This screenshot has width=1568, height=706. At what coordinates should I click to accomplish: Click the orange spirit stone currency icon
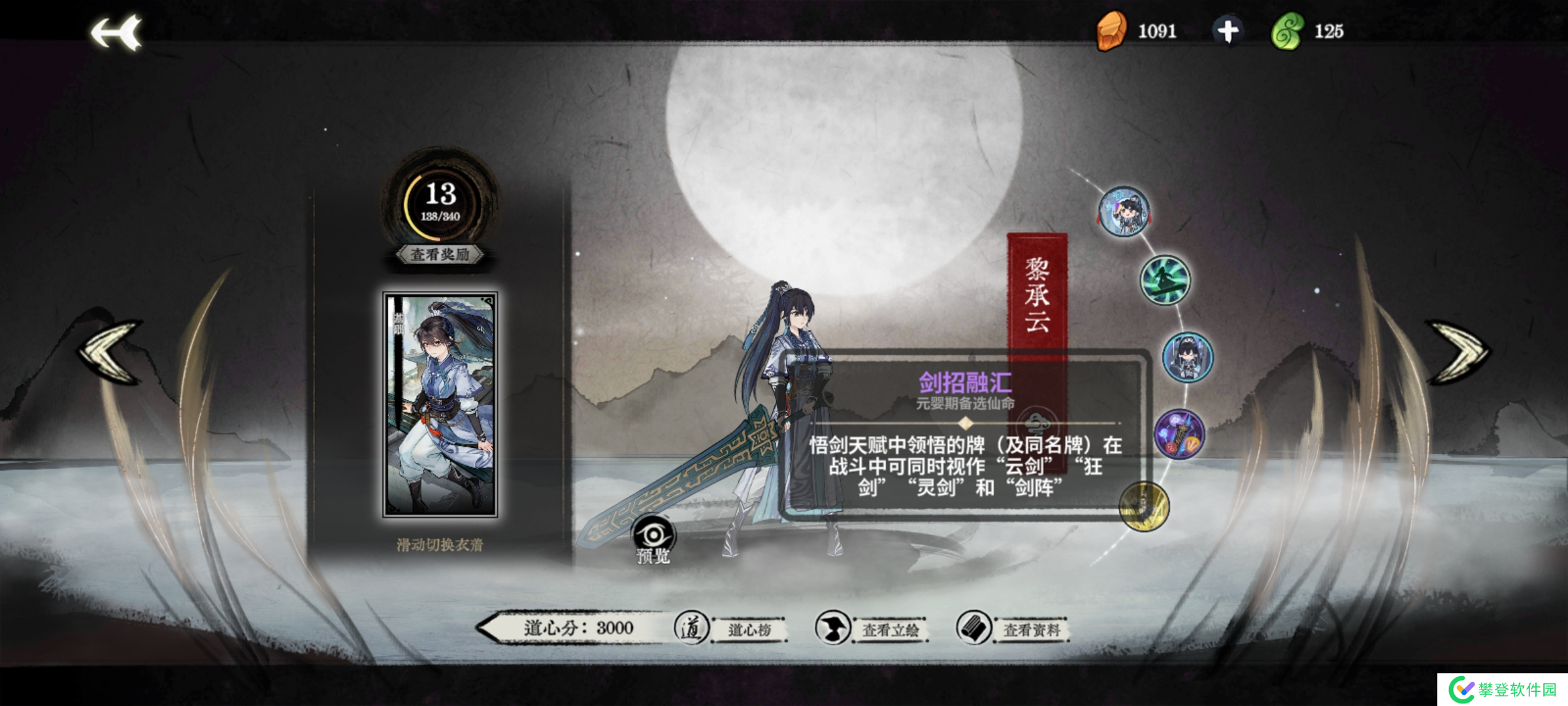[x=1113, y=29]
